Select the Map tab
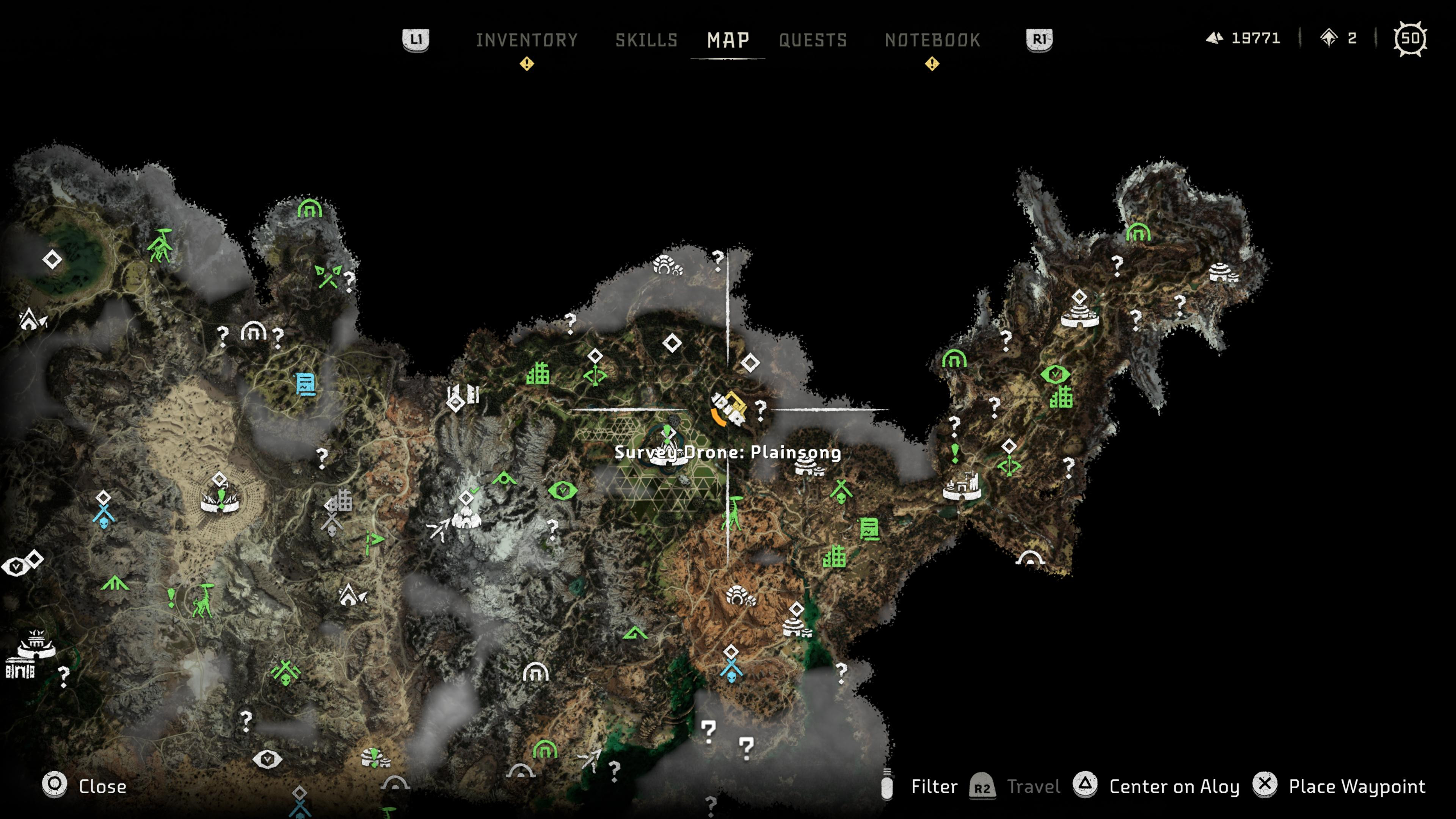 point(728,40)
